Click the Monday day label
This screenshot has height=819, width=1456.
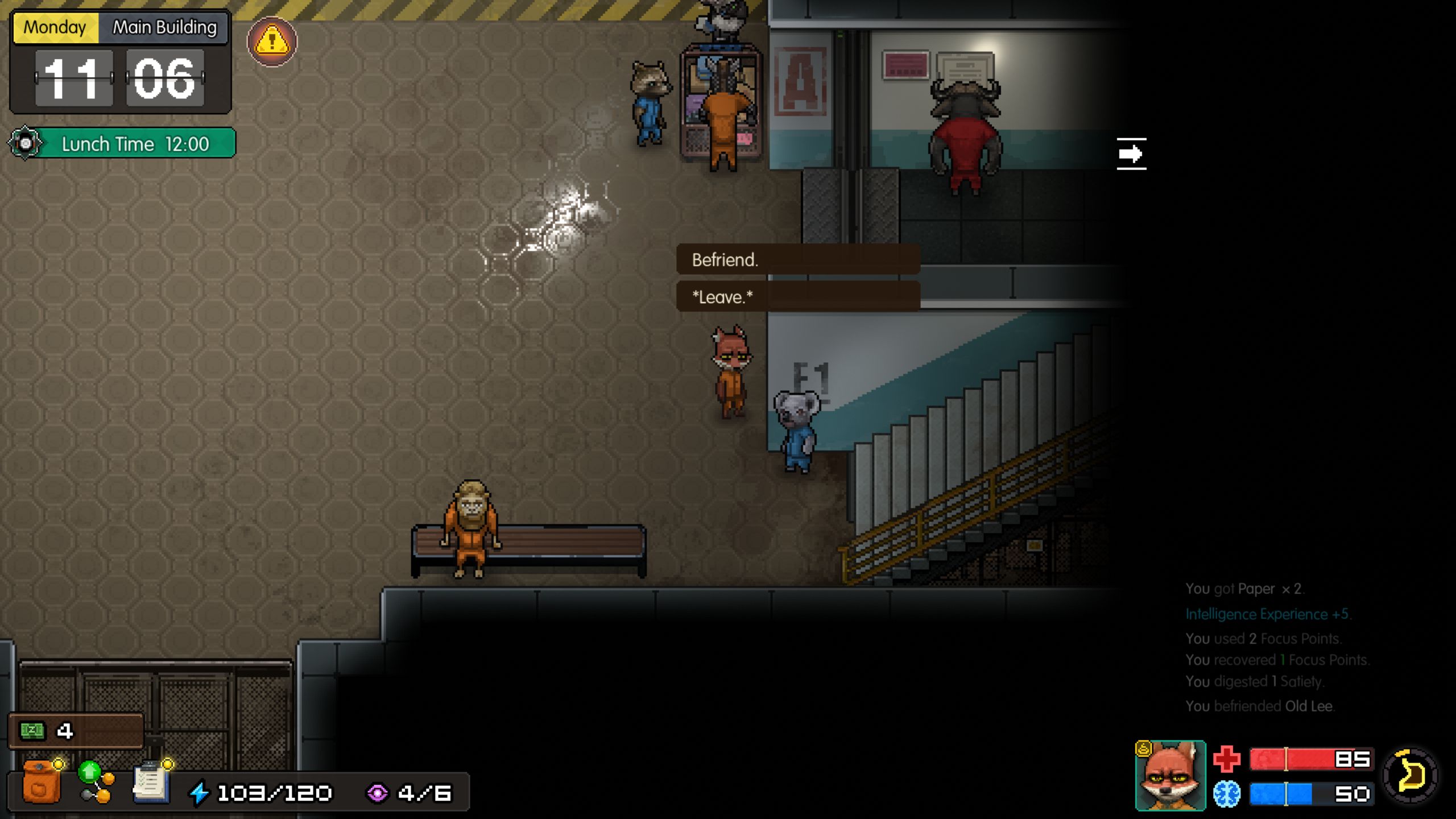55,27
